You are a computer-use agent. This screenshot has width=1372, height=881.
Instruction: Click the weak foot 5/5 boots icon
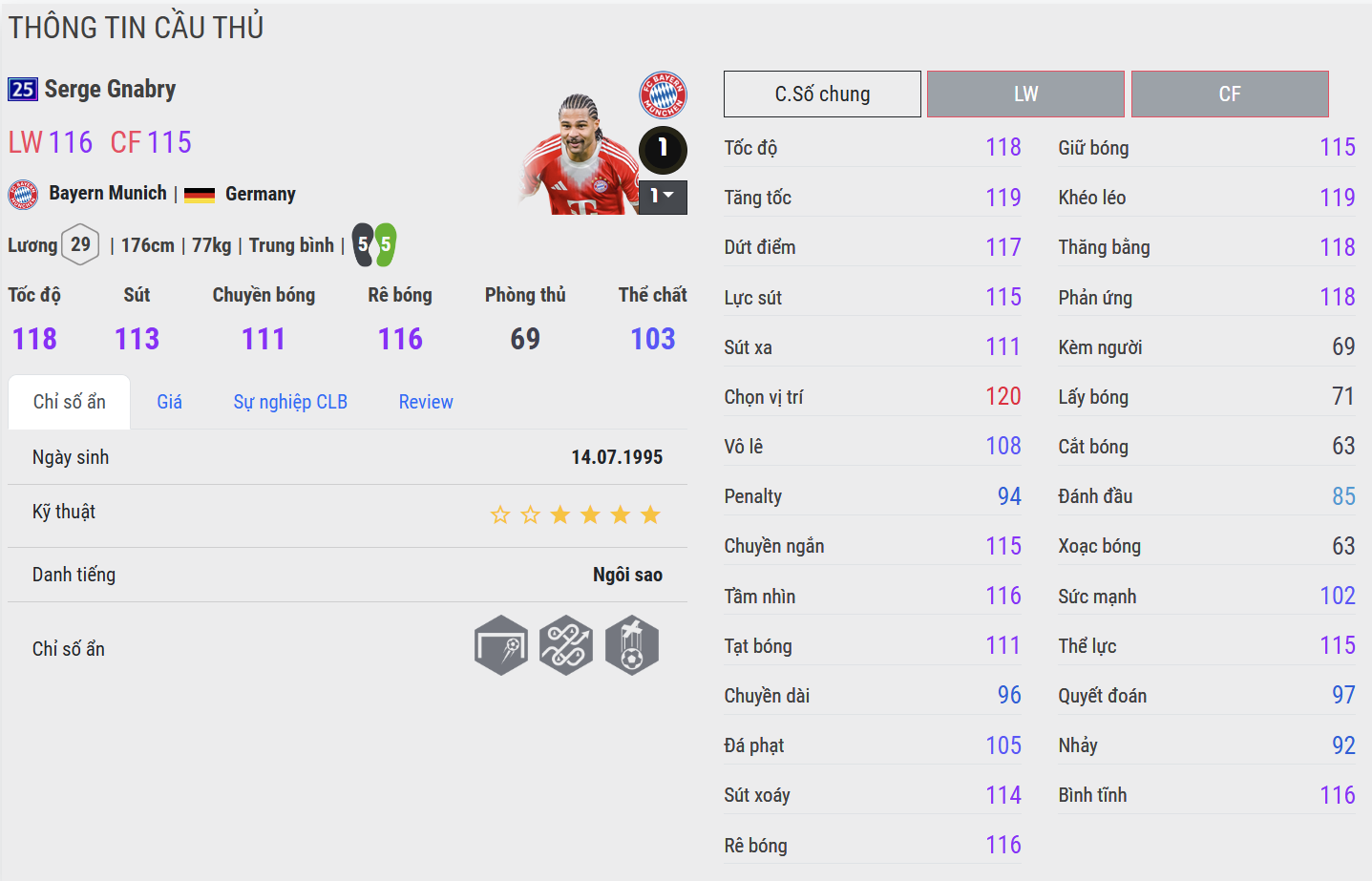373,245
